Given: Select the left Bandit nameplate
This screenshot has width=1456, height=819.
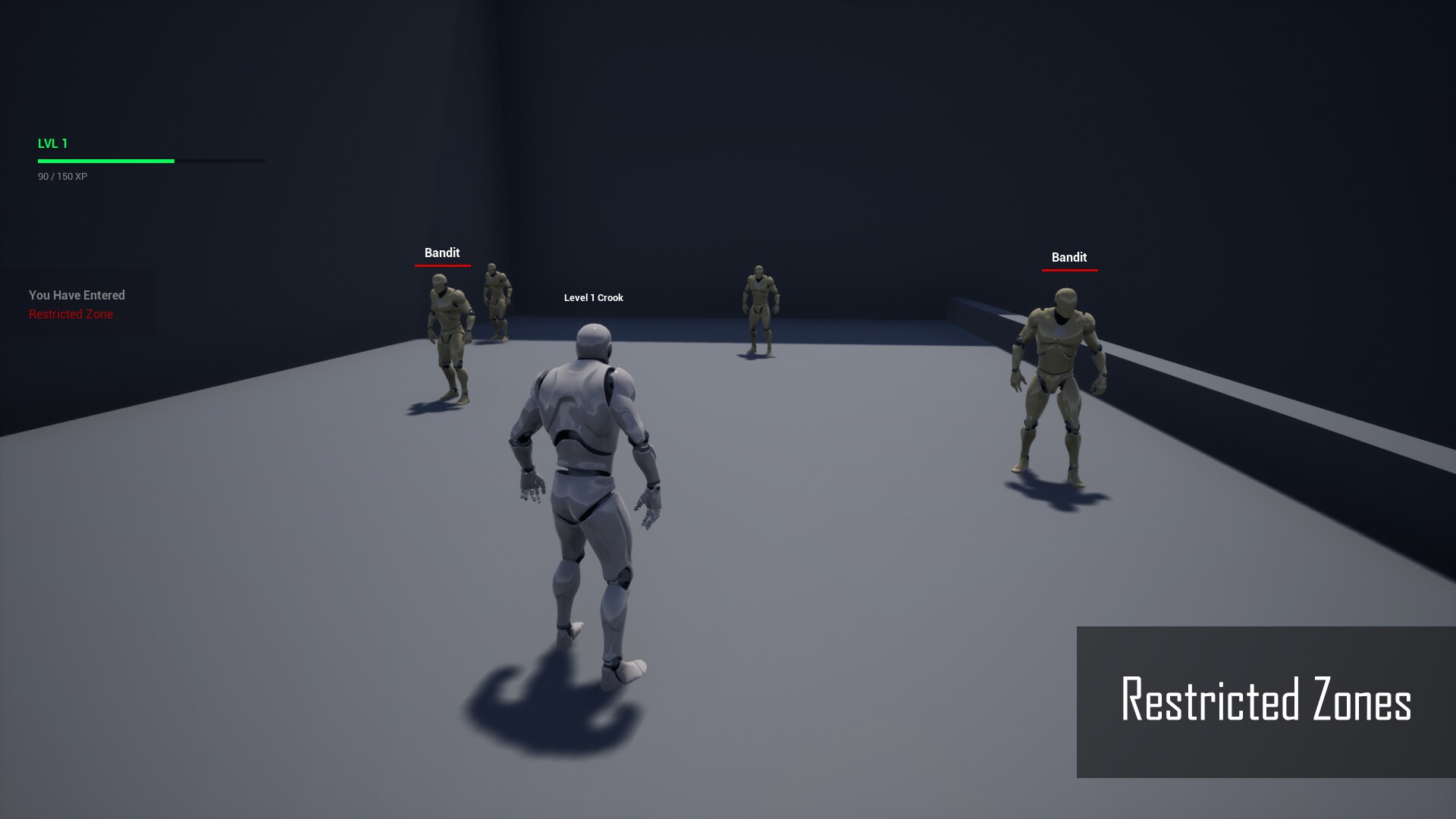Looking at the screenshot, I should (x=442, y=253).
